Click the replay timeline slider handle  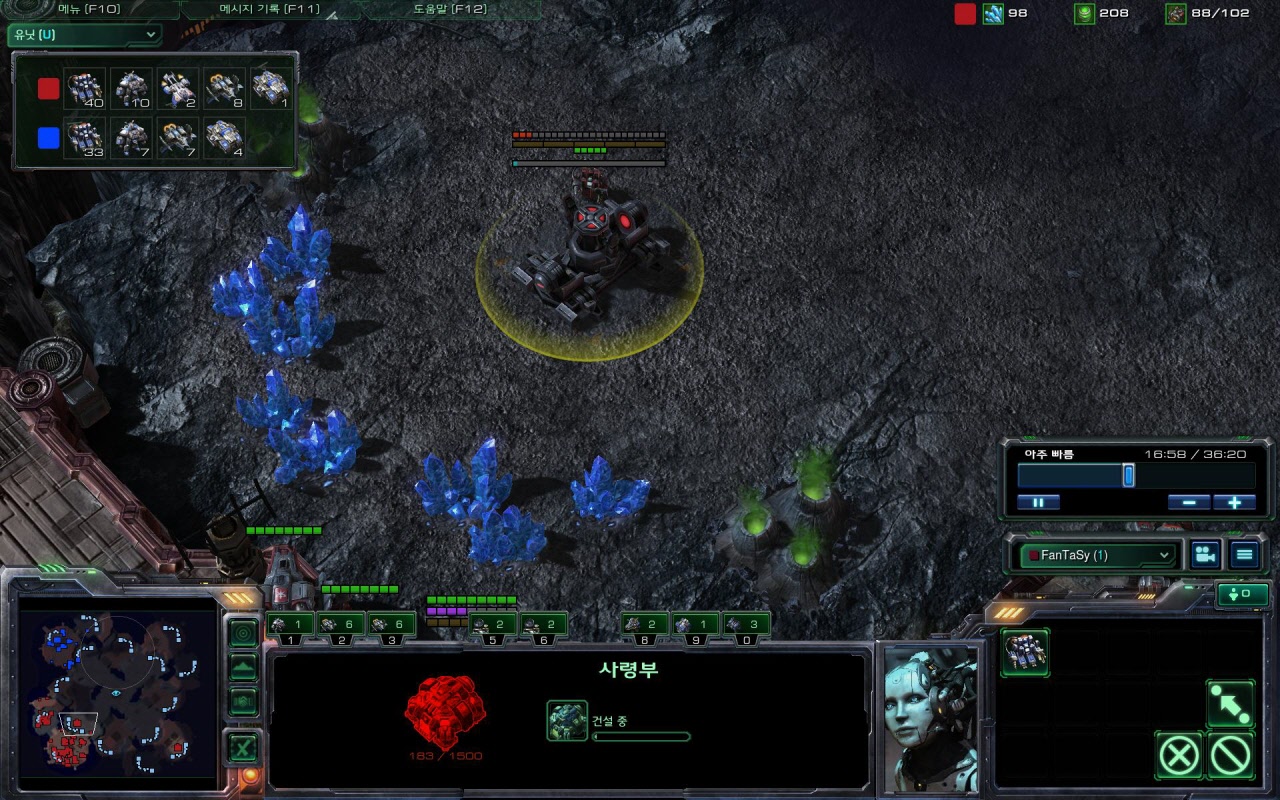1128,475
